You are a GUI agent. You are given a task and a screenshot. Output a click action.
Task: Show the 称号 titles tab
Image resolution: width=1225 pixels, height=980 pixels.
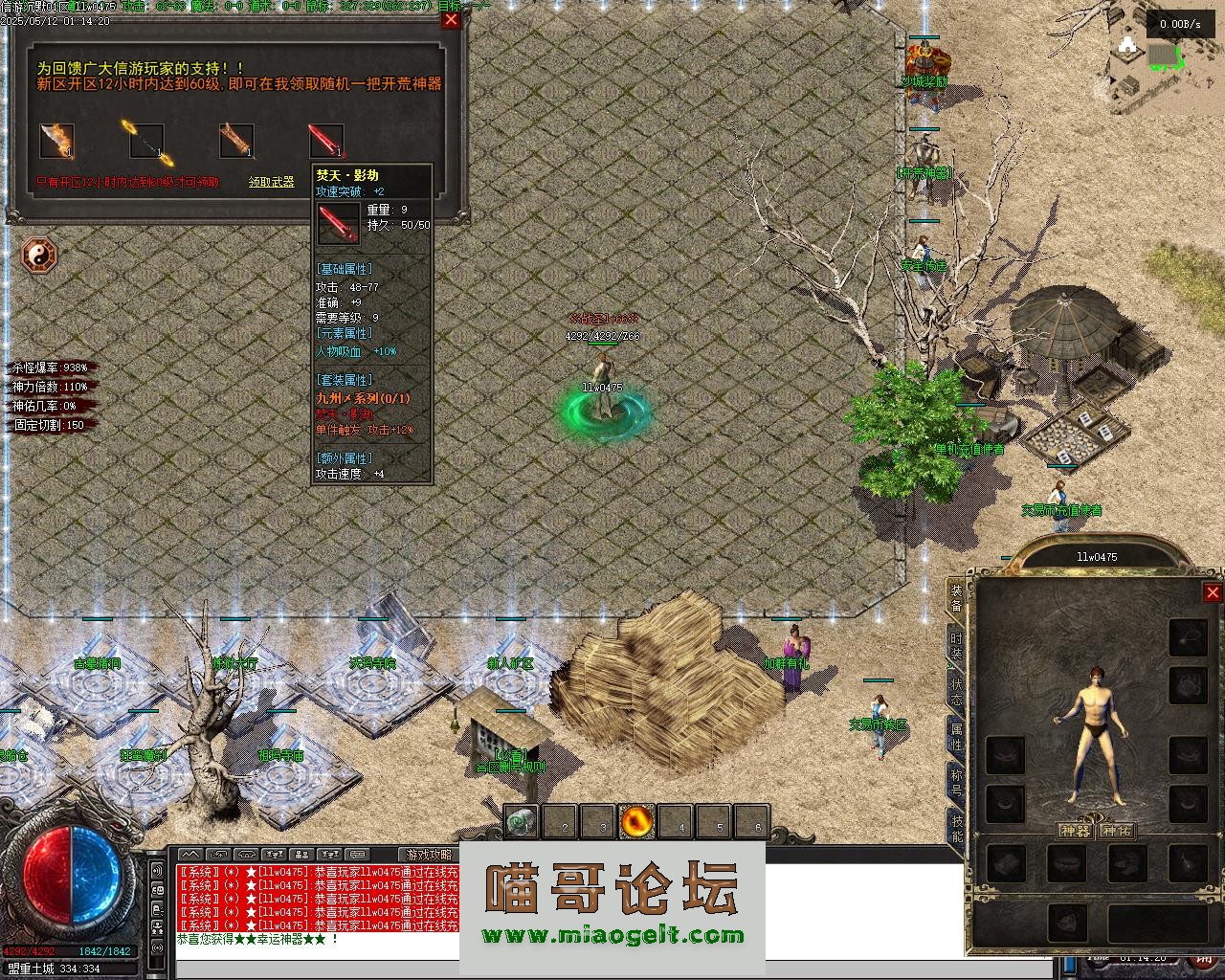click(x=956, y=782)
